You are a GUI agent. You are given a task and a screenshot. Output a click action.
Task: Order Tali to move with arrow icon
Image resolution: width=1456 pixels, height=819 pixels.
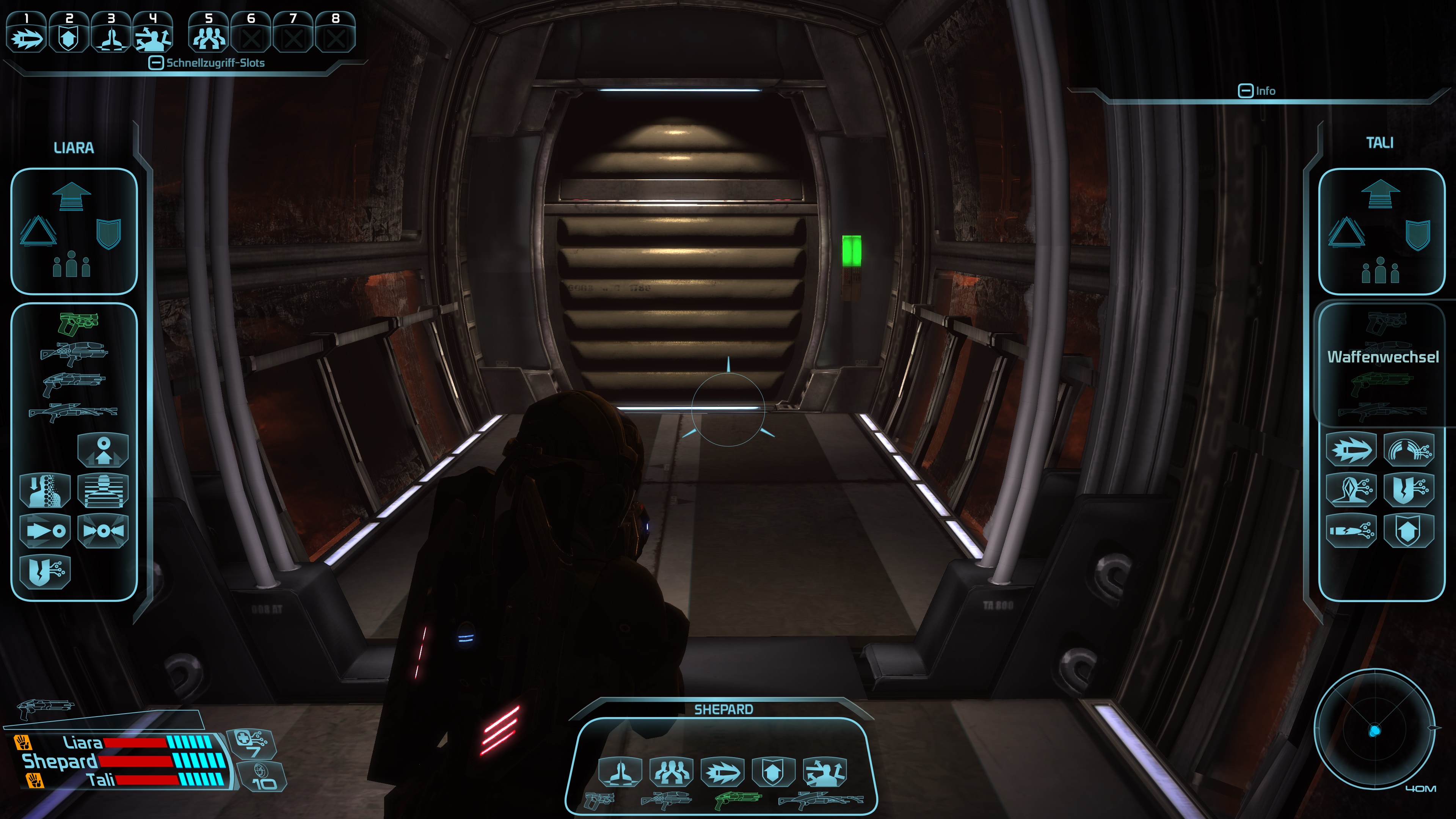point(1380,194)
